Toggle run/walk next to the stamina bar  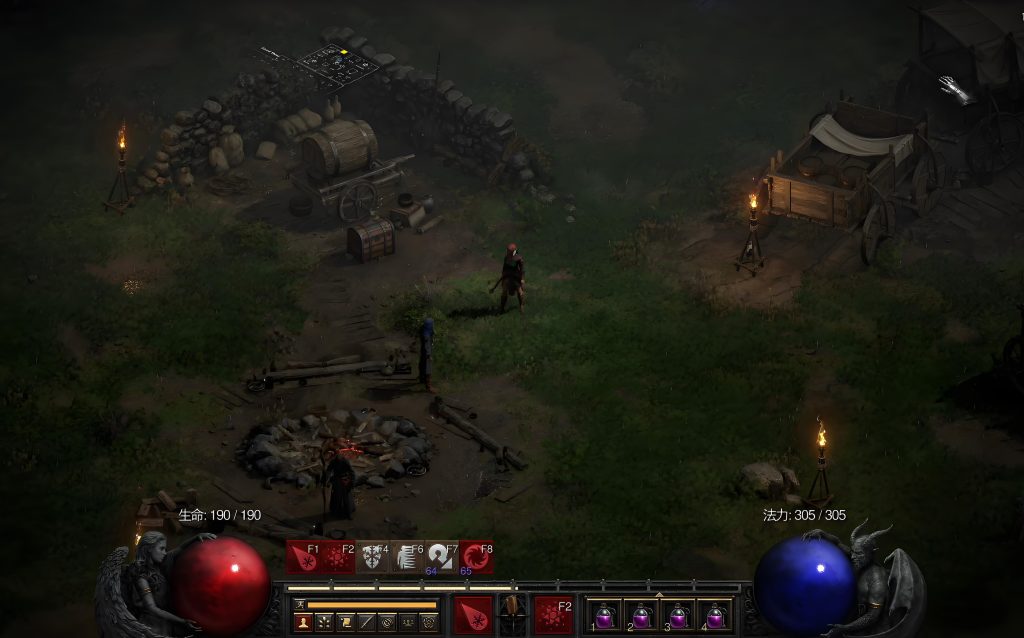click(298, 604)
